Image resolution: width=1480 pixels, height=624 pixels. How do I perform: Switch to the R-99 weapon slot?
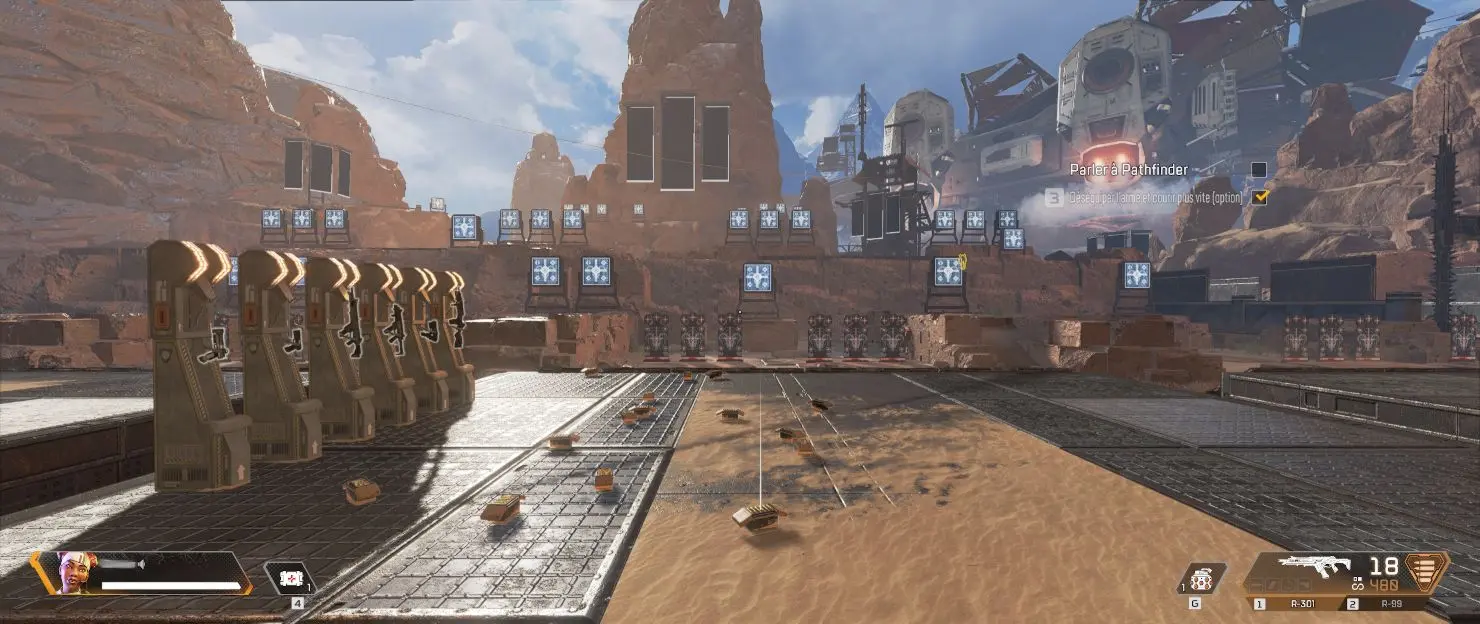pos(1388,604)
